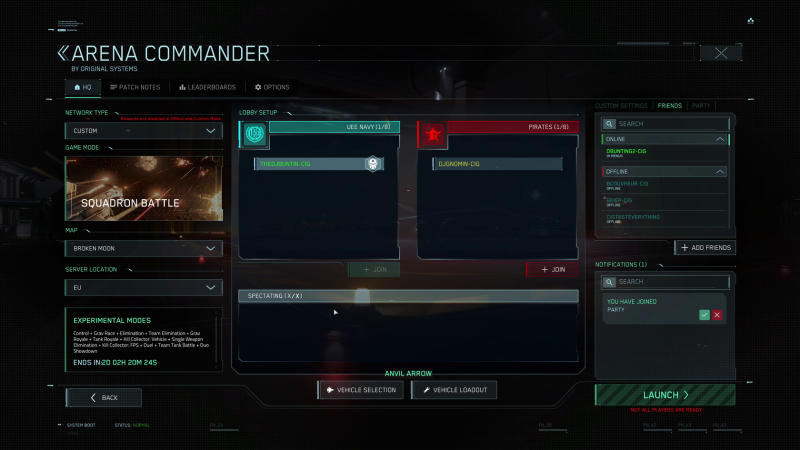The height and width of the screenshot is (450, 800).
Task: Click the Launch button
Action: click(x=665, y=395)
